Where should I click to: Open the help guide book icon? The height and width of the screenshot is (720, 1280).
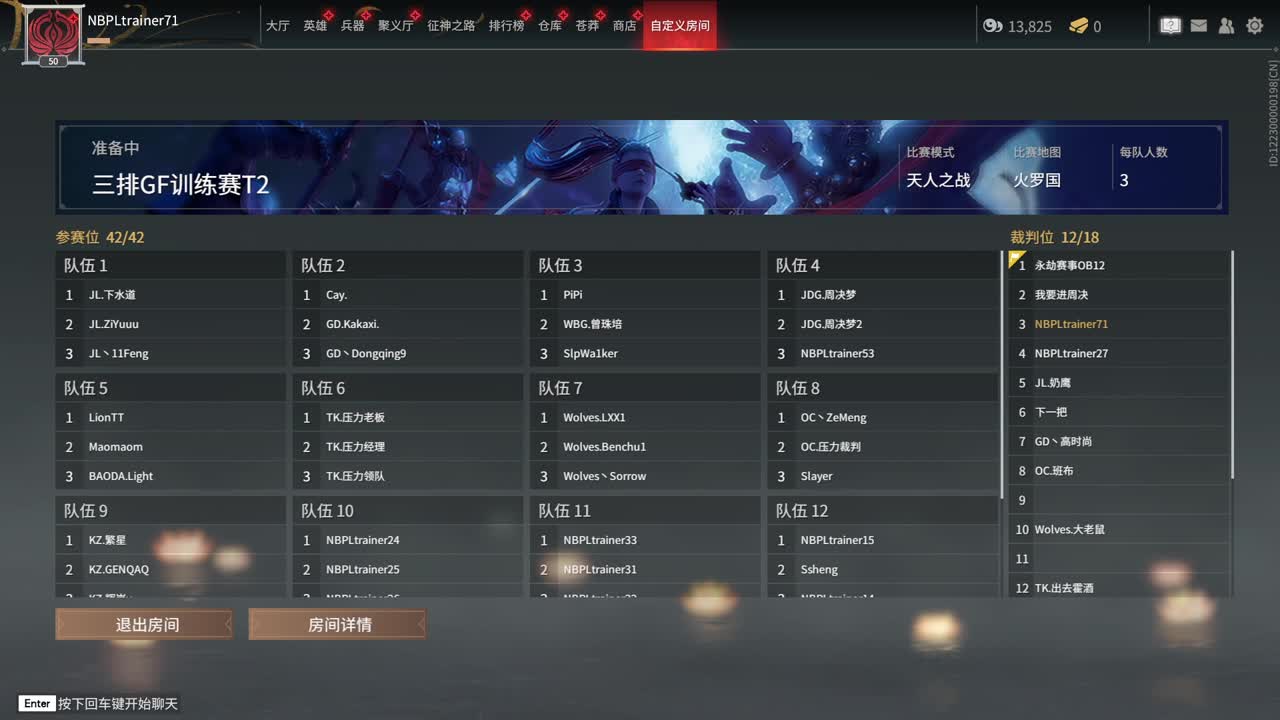(x=1170, y=25)
